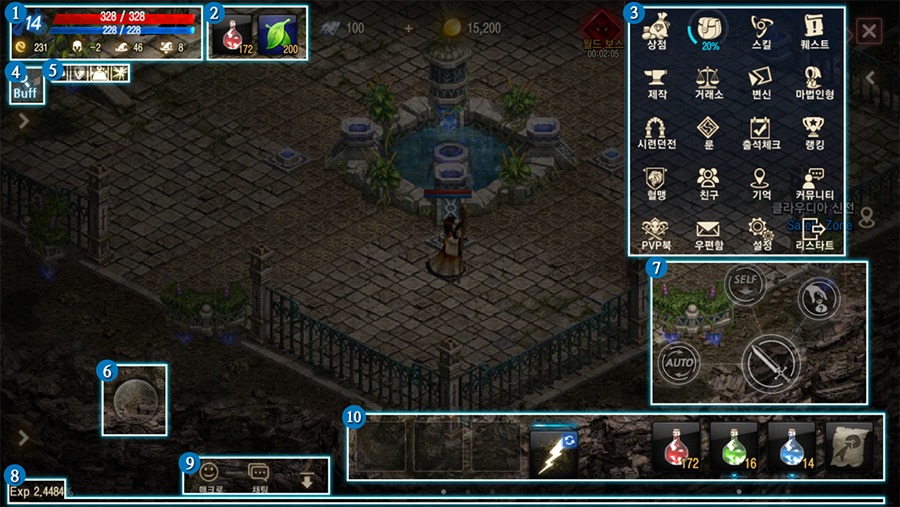The width and height of the screenshot is (900, 507).
Task: Open the 스킬 skills menu
Action: point(762,30)
